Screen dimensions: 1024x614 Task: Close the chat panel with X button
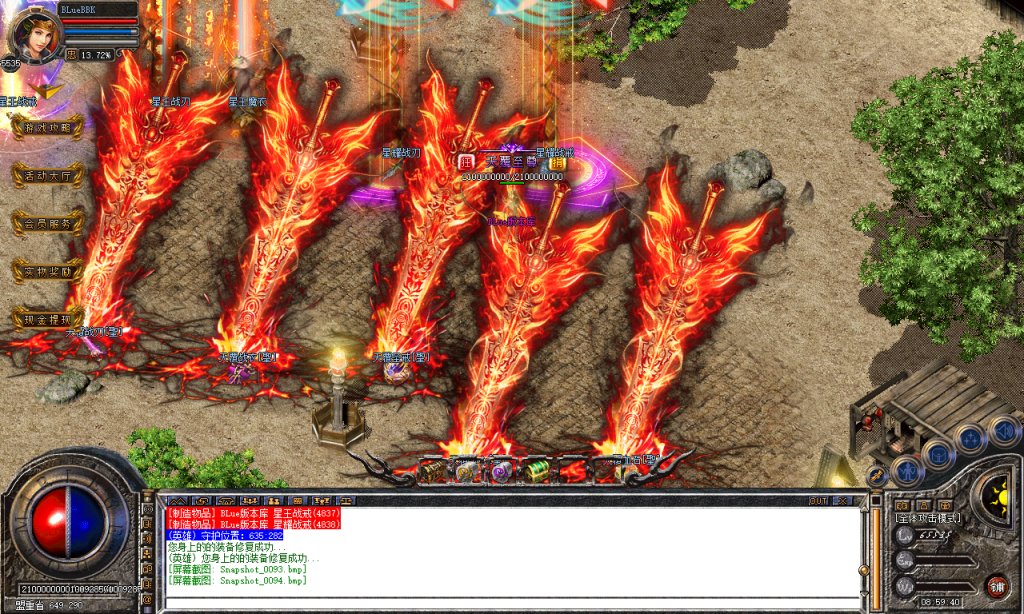tap(843, 500)
